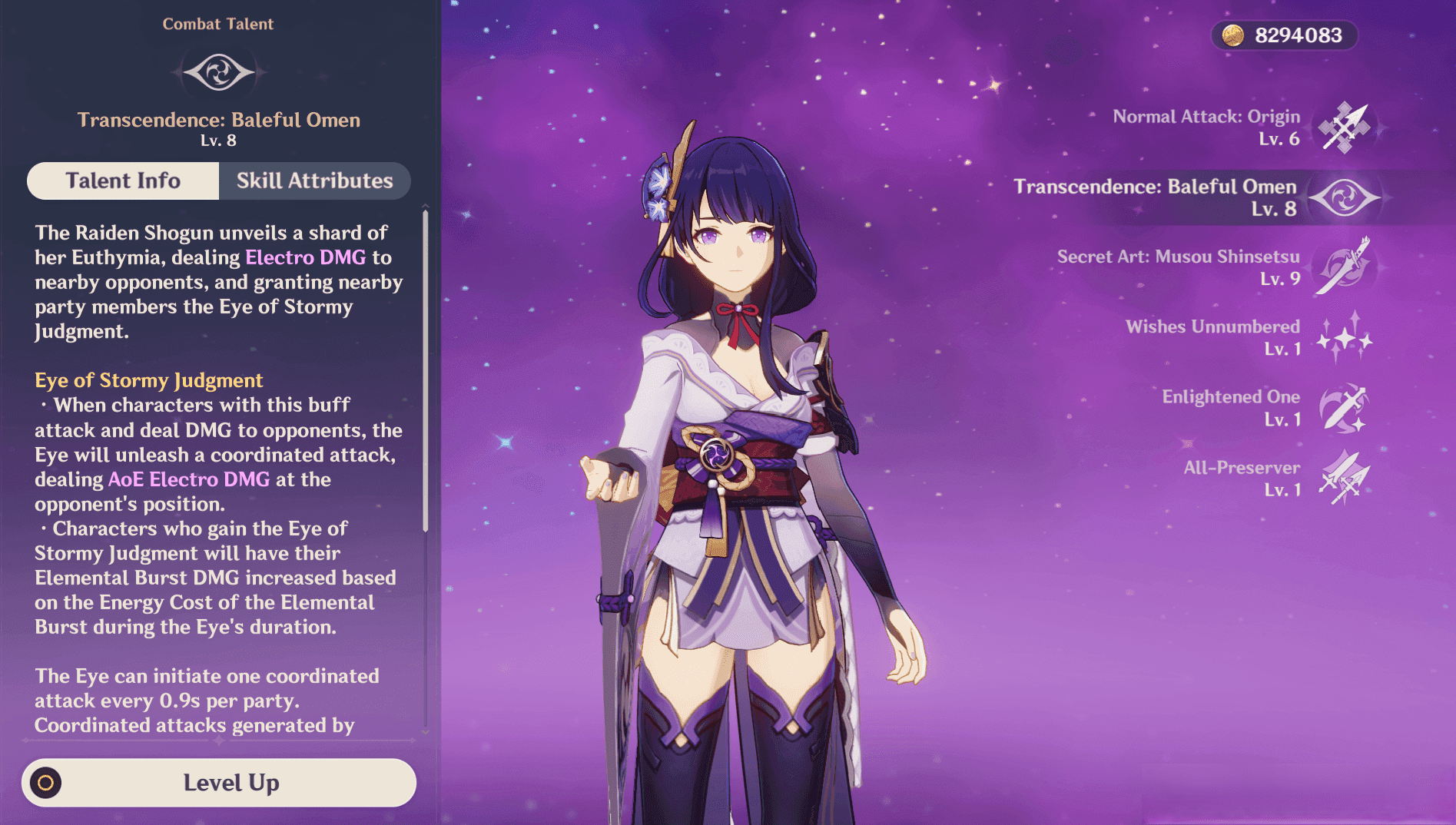Click the Level Up button
Screen dimensions: 1456x825
click(x=219, y=783)
